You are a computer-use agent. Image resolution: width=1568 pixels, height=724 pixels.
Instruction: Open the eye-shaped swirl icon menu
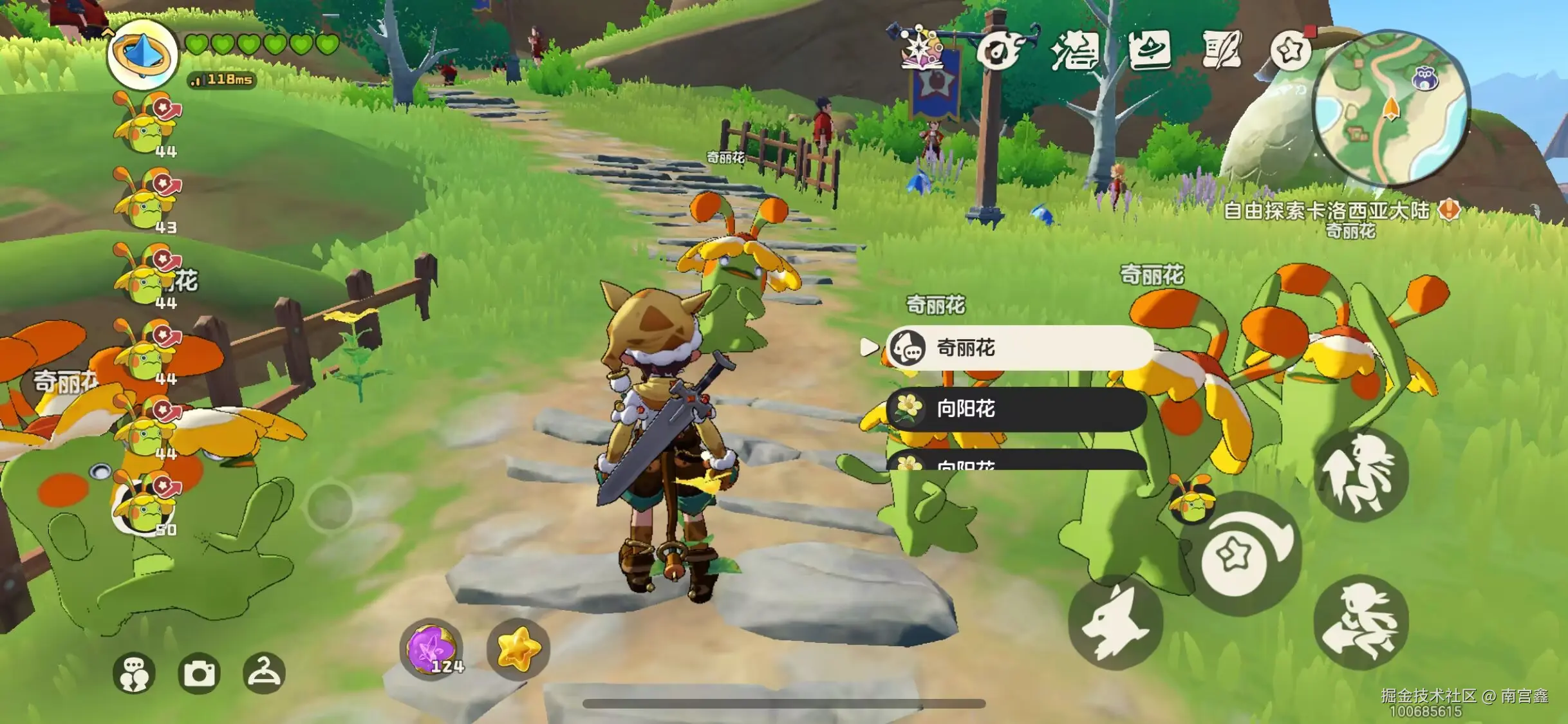coord(998,51)
